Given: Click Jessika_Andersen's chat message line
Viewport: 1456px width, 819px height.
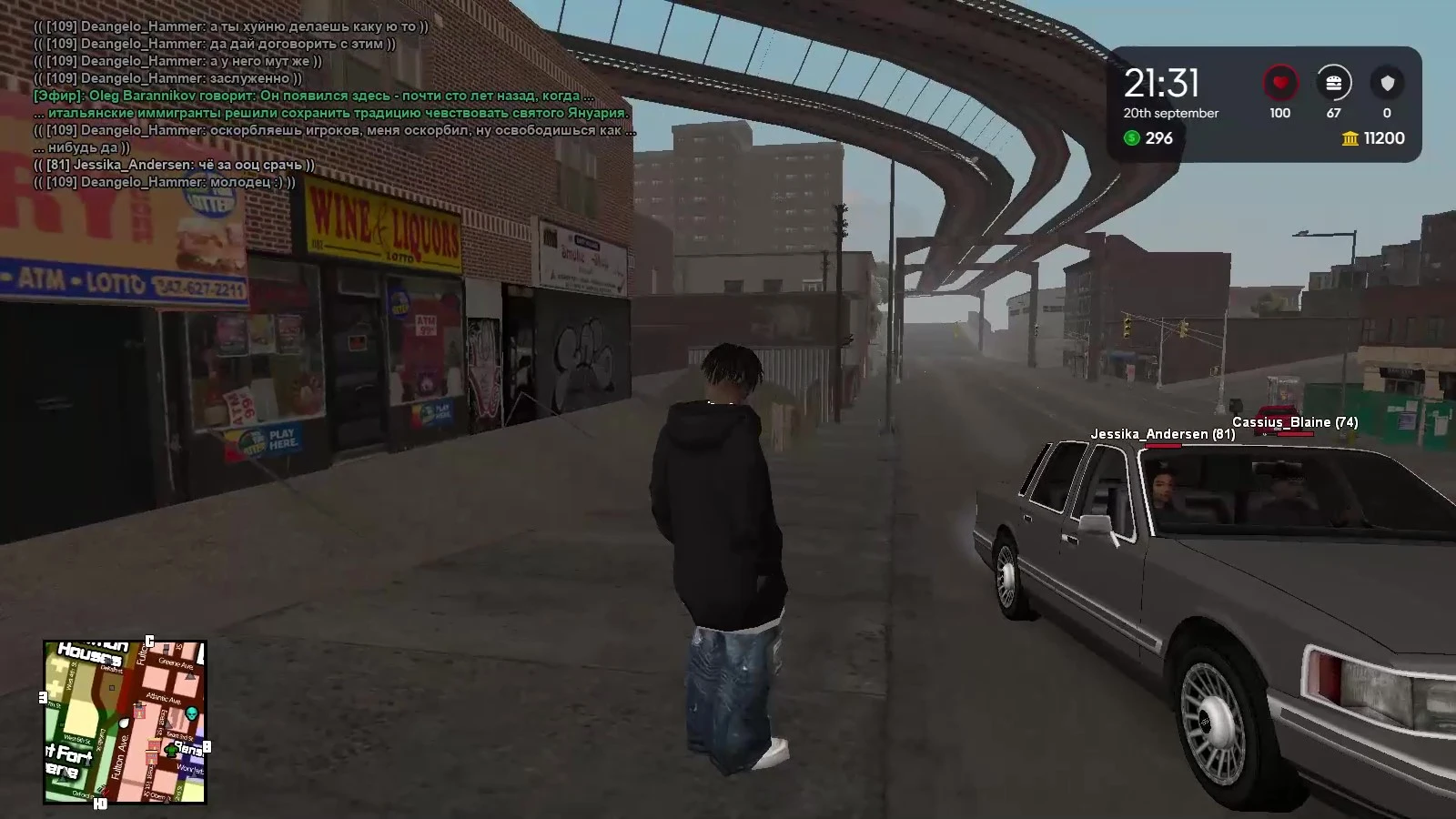Looking at the screenshot, I should (175, 165).
